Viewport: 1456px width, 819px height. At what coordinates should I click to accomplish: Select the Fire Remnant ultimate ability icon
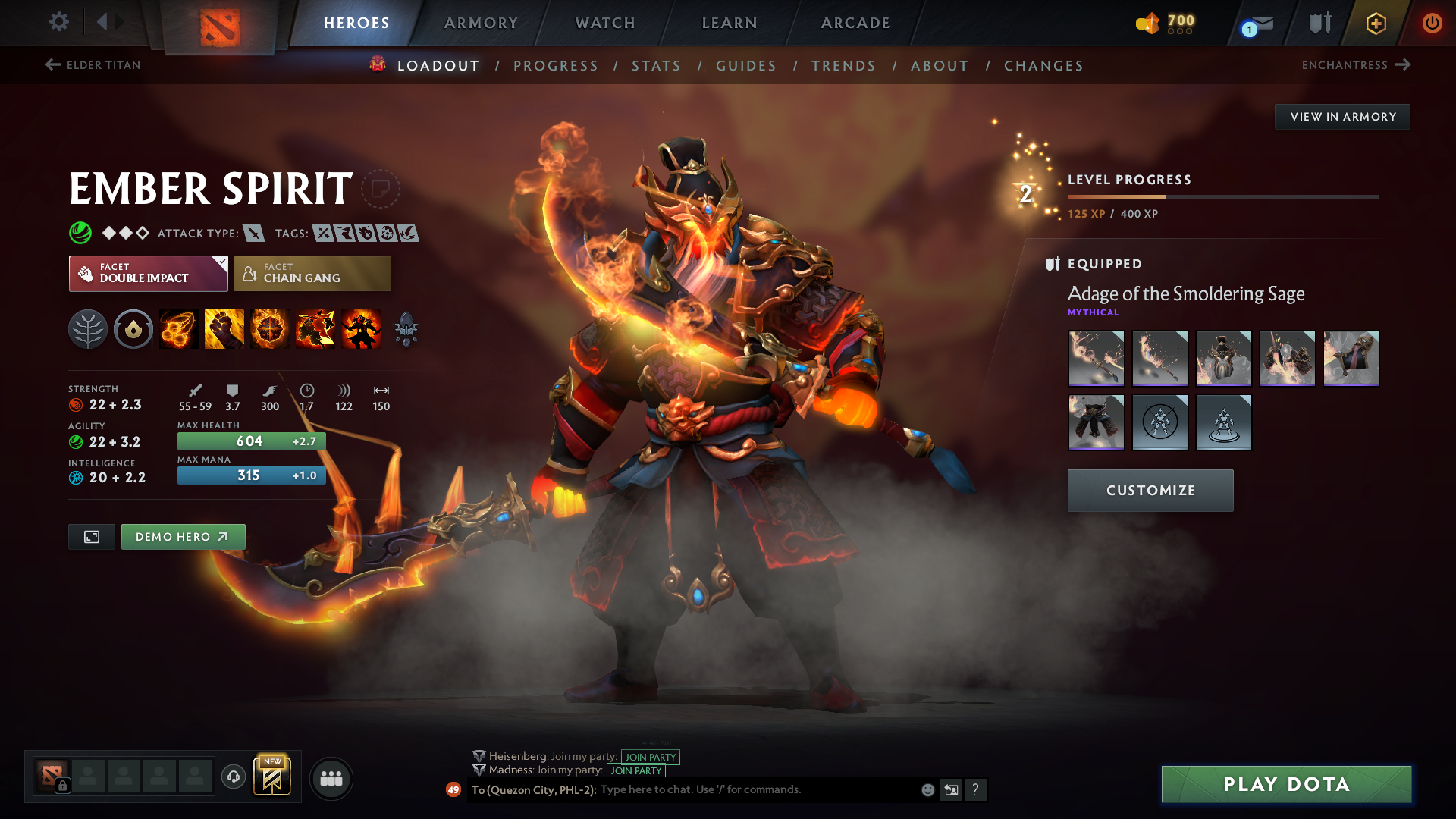[x=360, y=328]
